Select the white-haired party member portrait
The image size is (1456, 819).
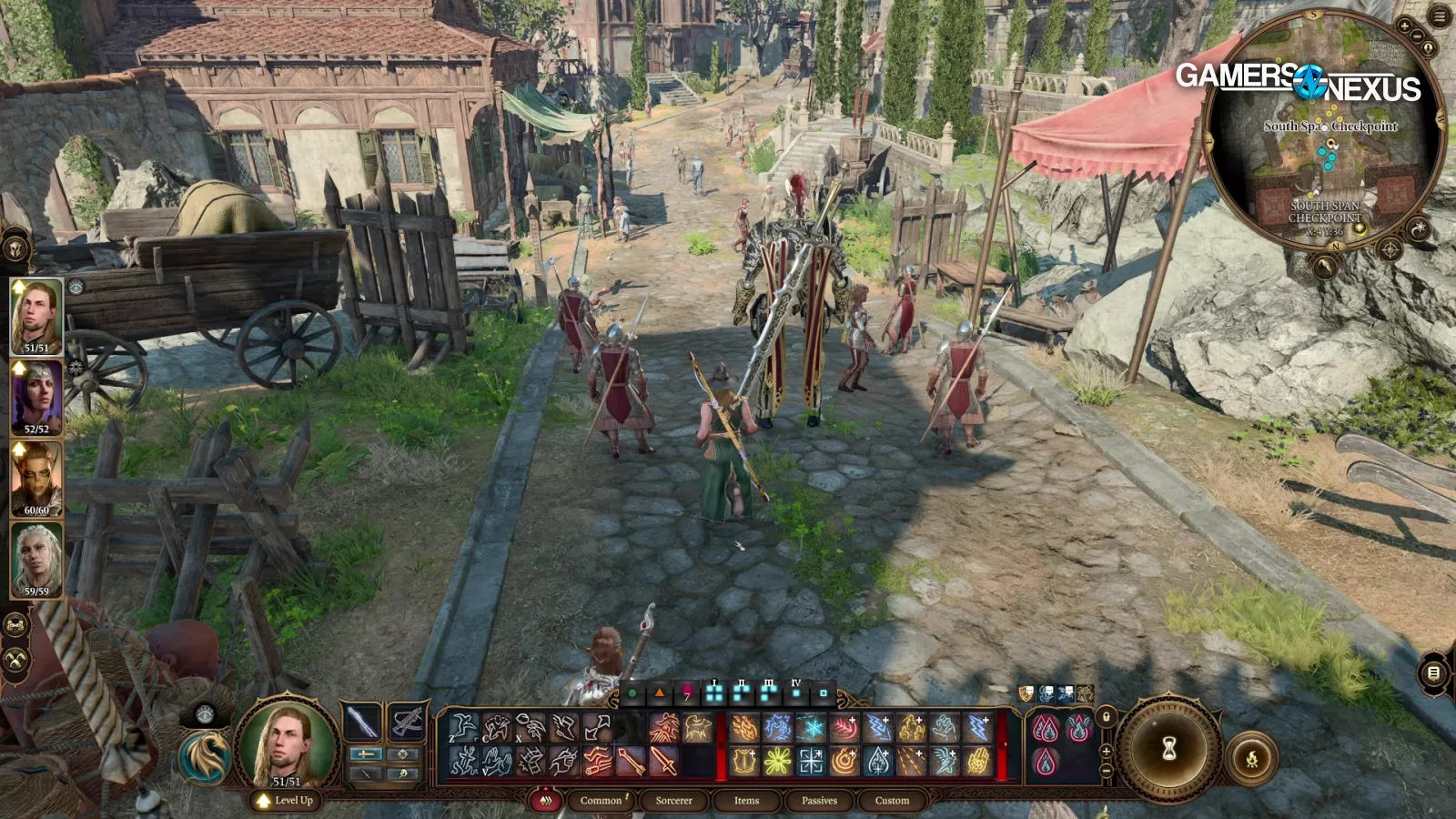[x=36, y=560]
